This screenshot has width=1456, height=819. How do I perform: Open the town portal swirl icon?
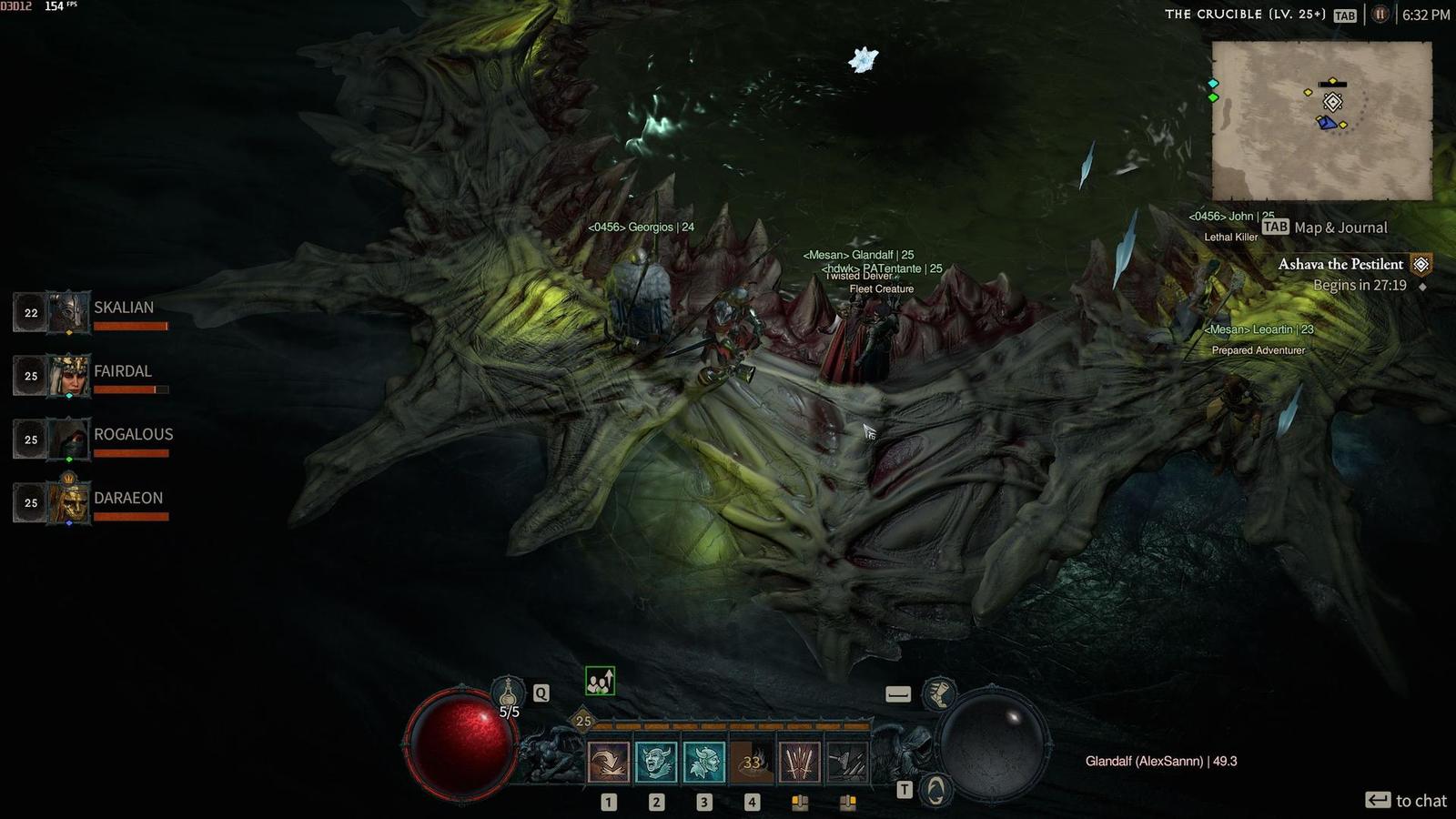click(x=935, y=789)
